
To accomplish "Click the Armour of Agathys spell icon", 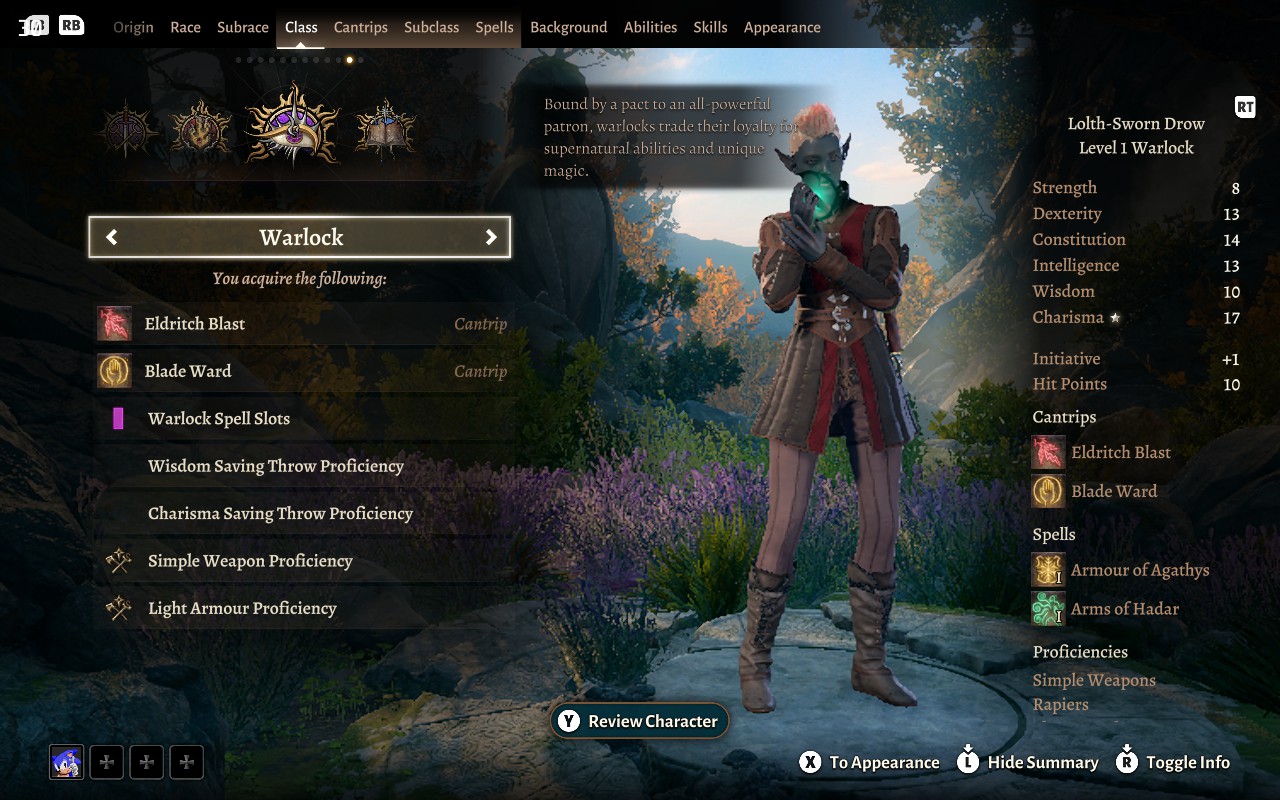I will click(1047, 570).
